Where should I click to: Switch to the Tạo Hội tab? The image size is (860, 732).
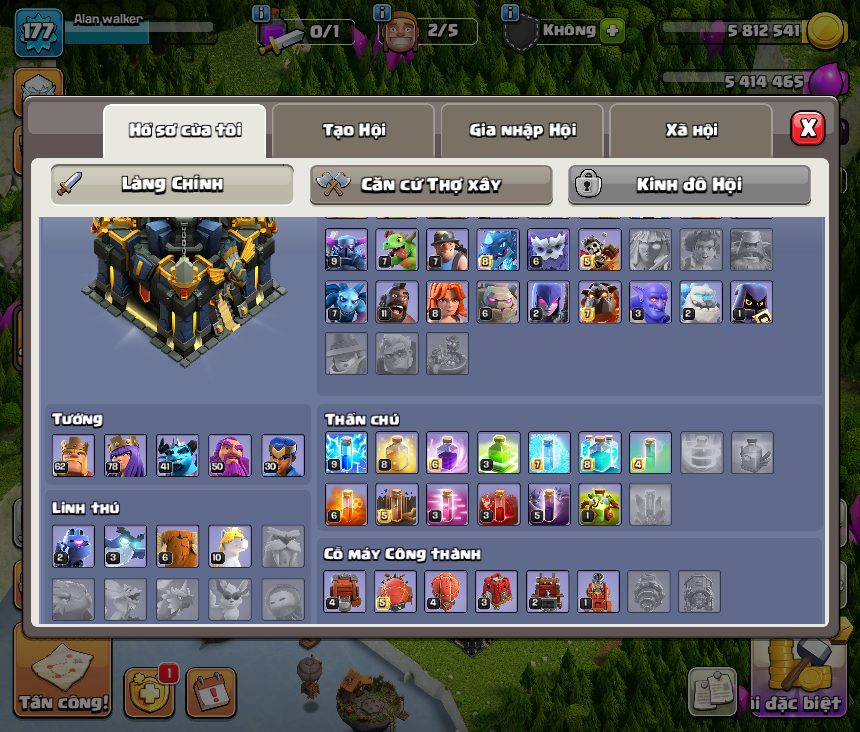(x=353, y=130)
